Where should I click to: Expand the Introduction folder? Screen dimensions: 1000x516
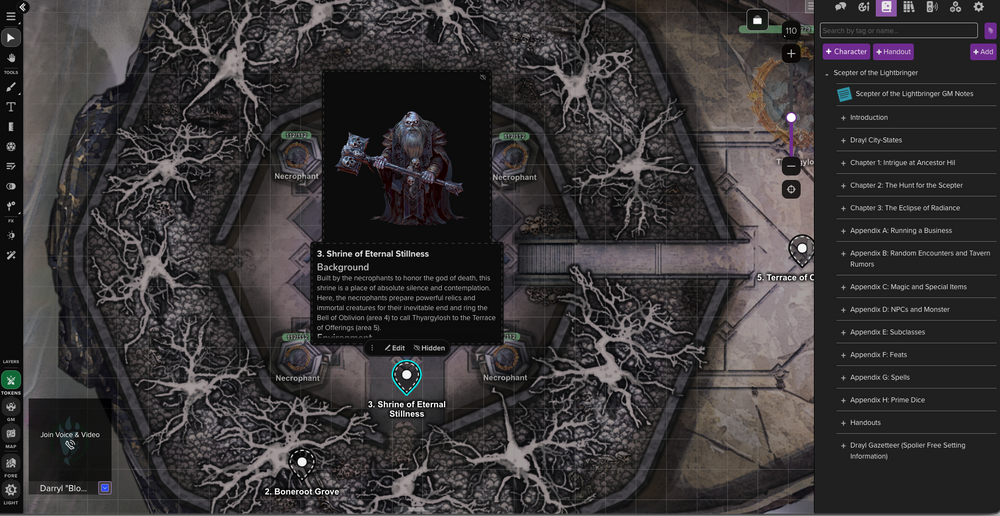868,118
